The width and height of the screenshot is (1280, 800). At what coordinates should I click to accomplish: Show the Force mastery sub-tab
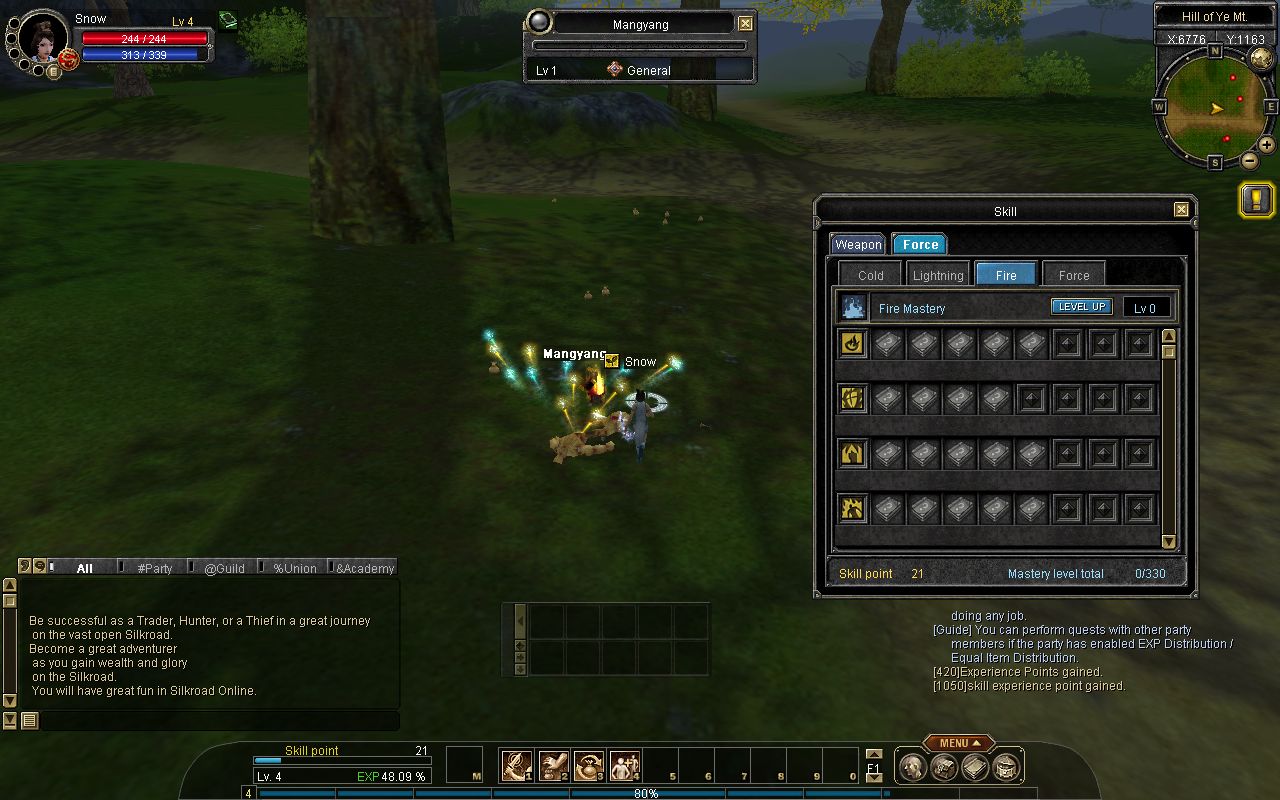click(1074, 275)
